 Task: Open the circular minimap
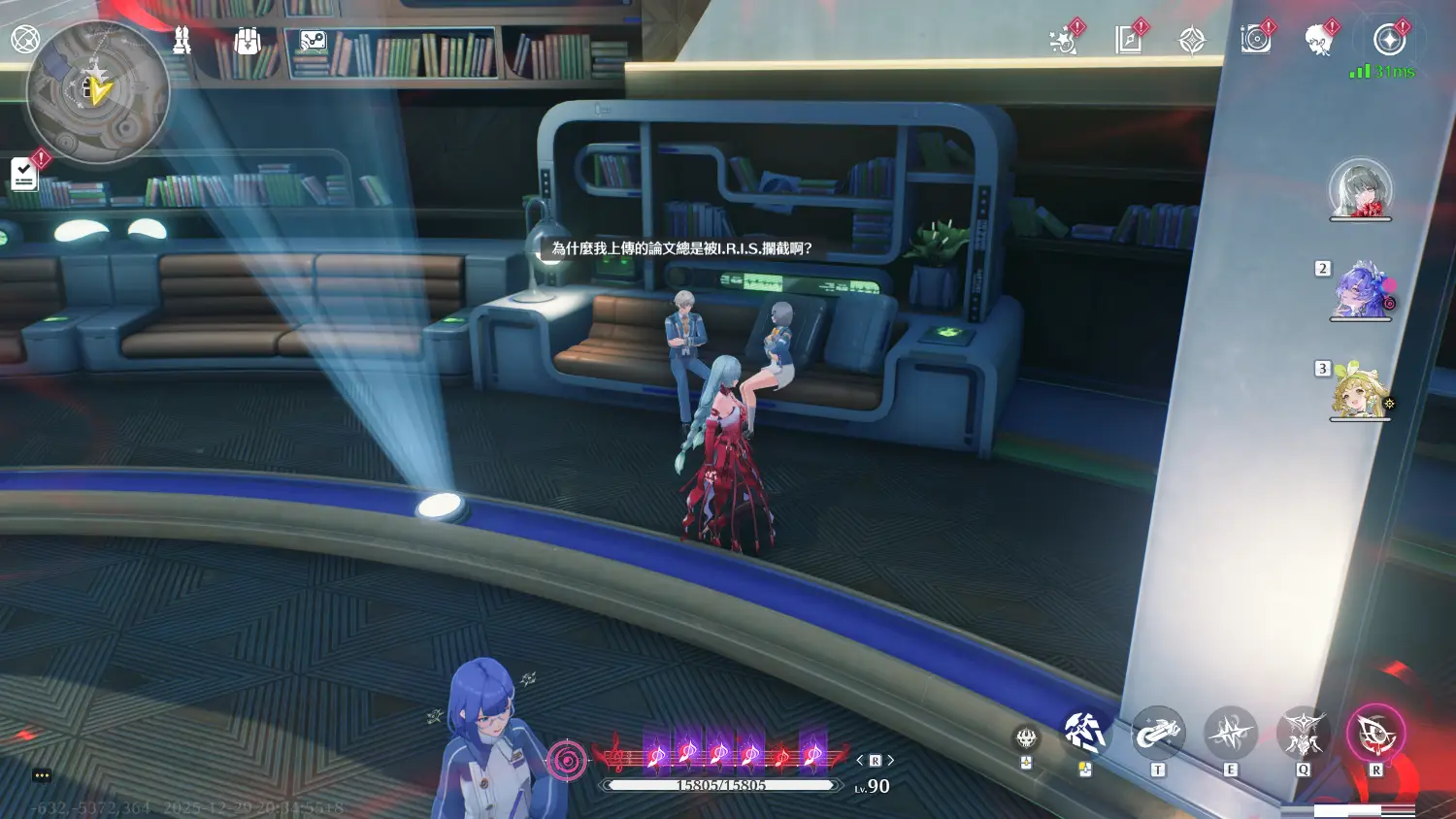tap(98, 91)
